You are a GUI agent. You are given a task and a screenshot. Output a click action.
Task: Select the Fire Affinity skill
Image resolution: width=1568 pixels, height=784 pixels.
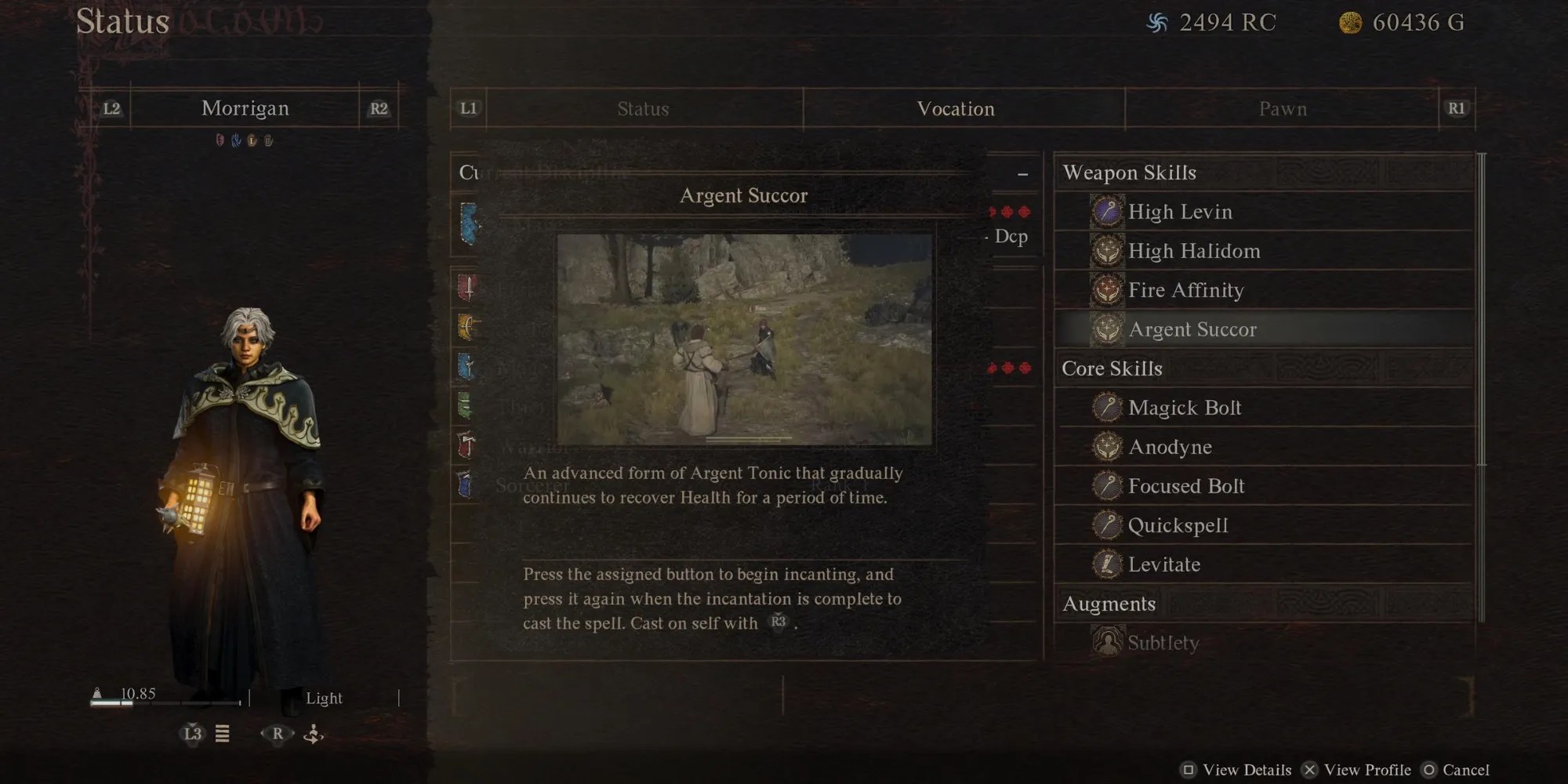(x=1185, y=290)
